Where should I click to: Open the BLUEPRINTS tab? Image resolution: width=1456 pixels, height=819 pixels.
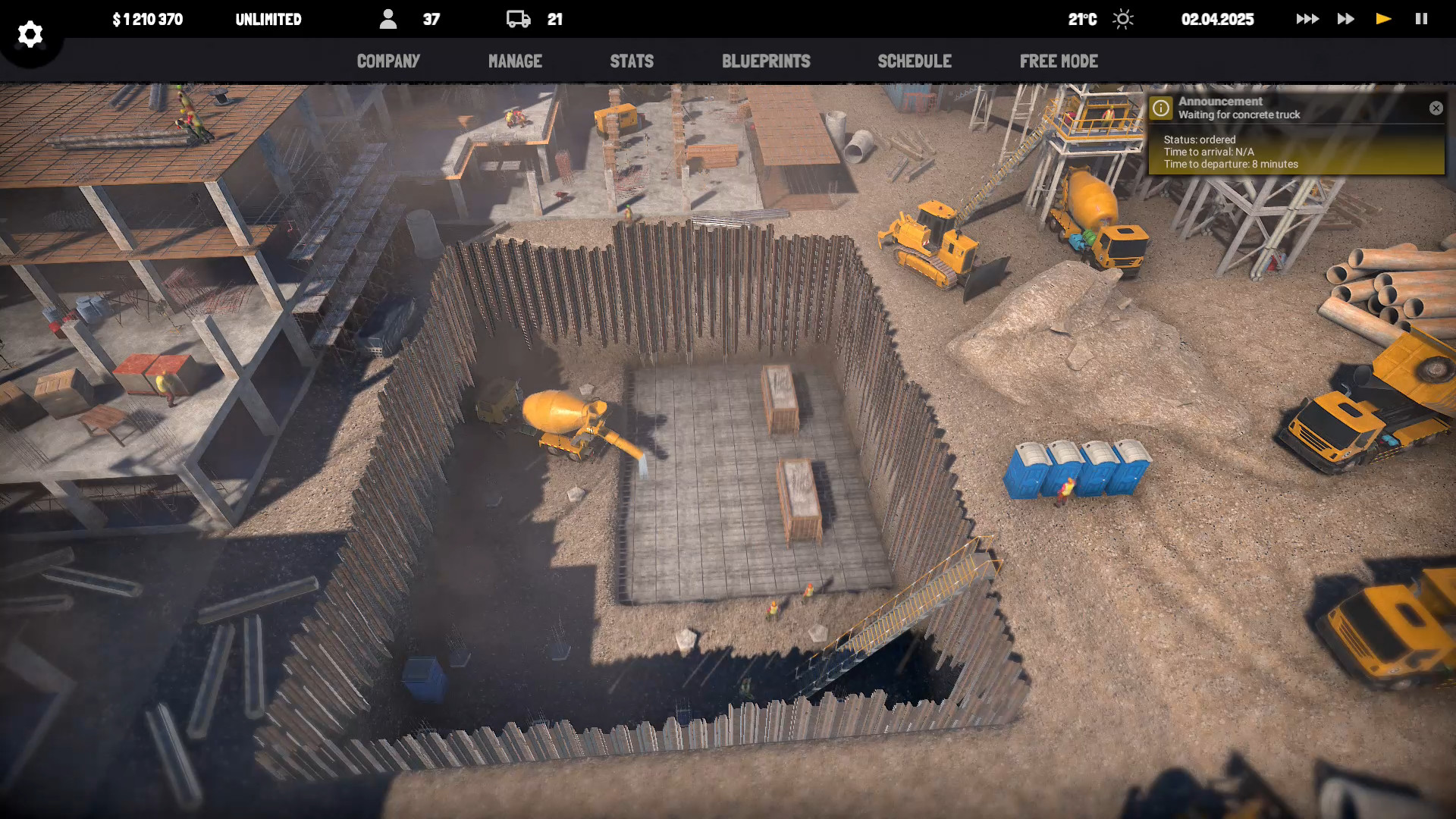pyautogui.click(x=767, y=61)
